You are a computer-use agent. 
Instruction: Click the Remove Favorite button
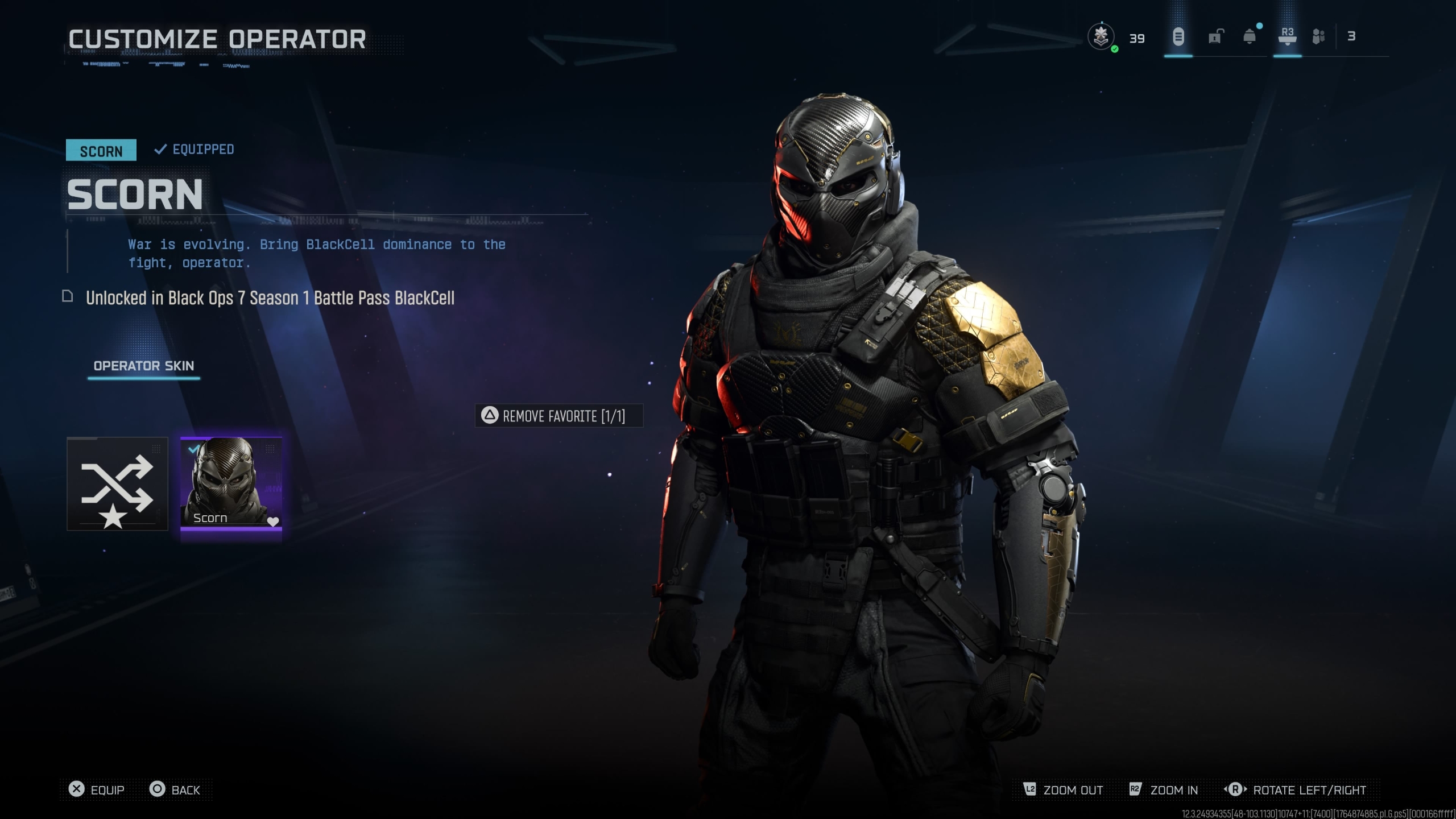tap(559, 416)
